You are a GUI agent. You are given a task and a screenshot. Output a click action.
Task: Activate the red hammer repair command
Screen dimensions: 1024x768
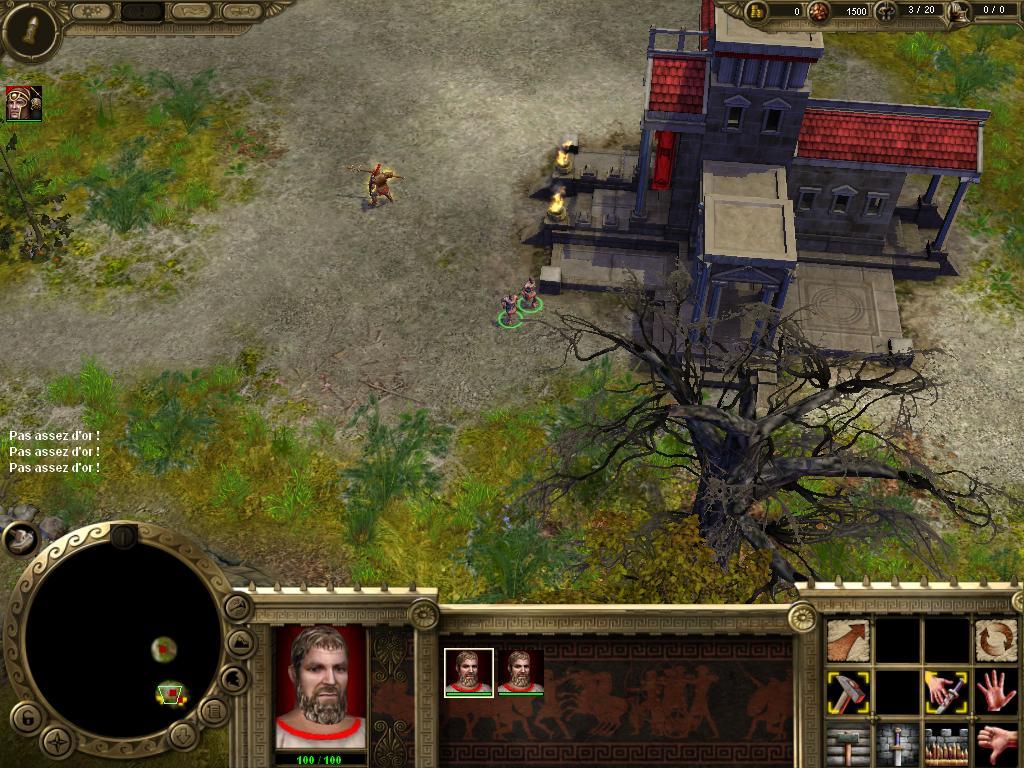coord(848,692)
